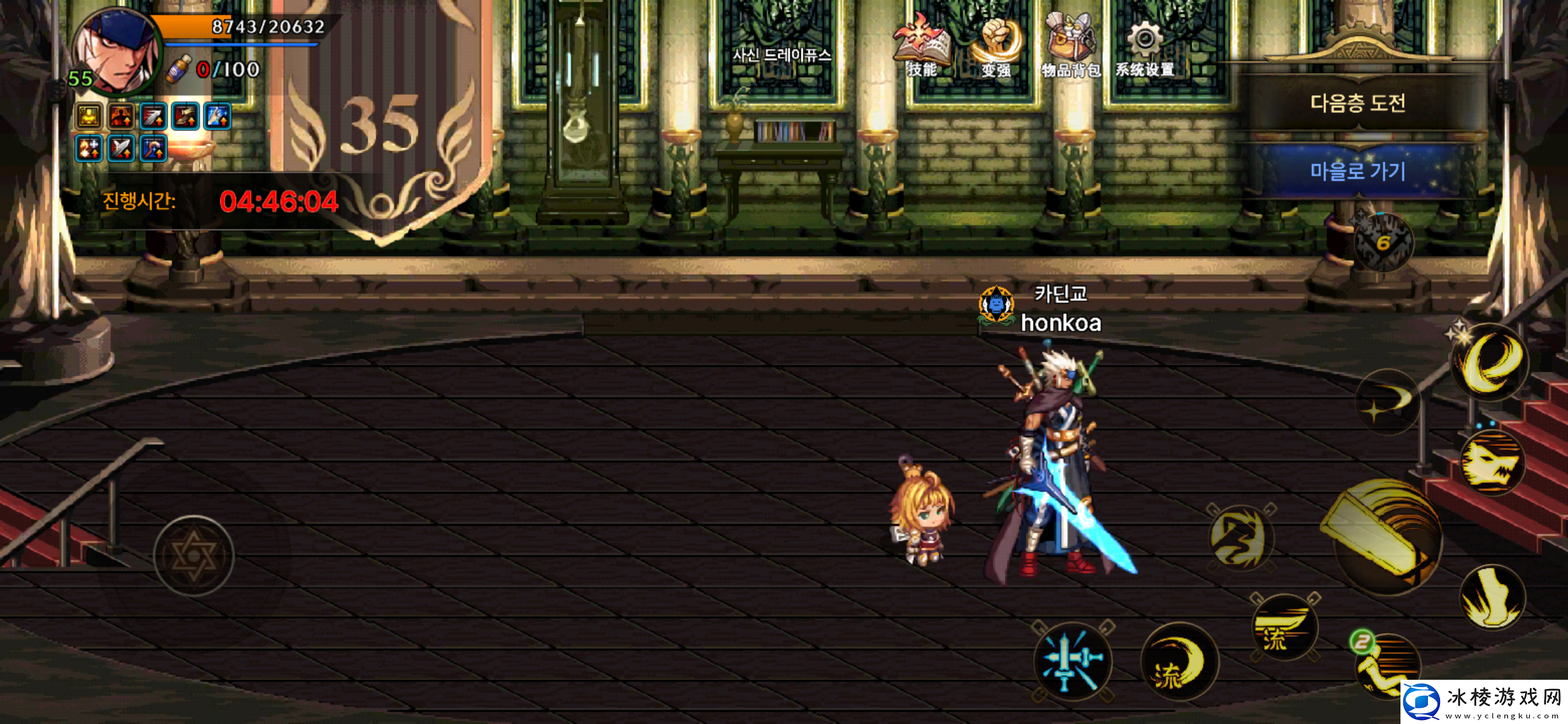Tap the jump foot button
Image resolution: width=1568 pixels, height=724 pixels.
click(x=1492, y=598)
